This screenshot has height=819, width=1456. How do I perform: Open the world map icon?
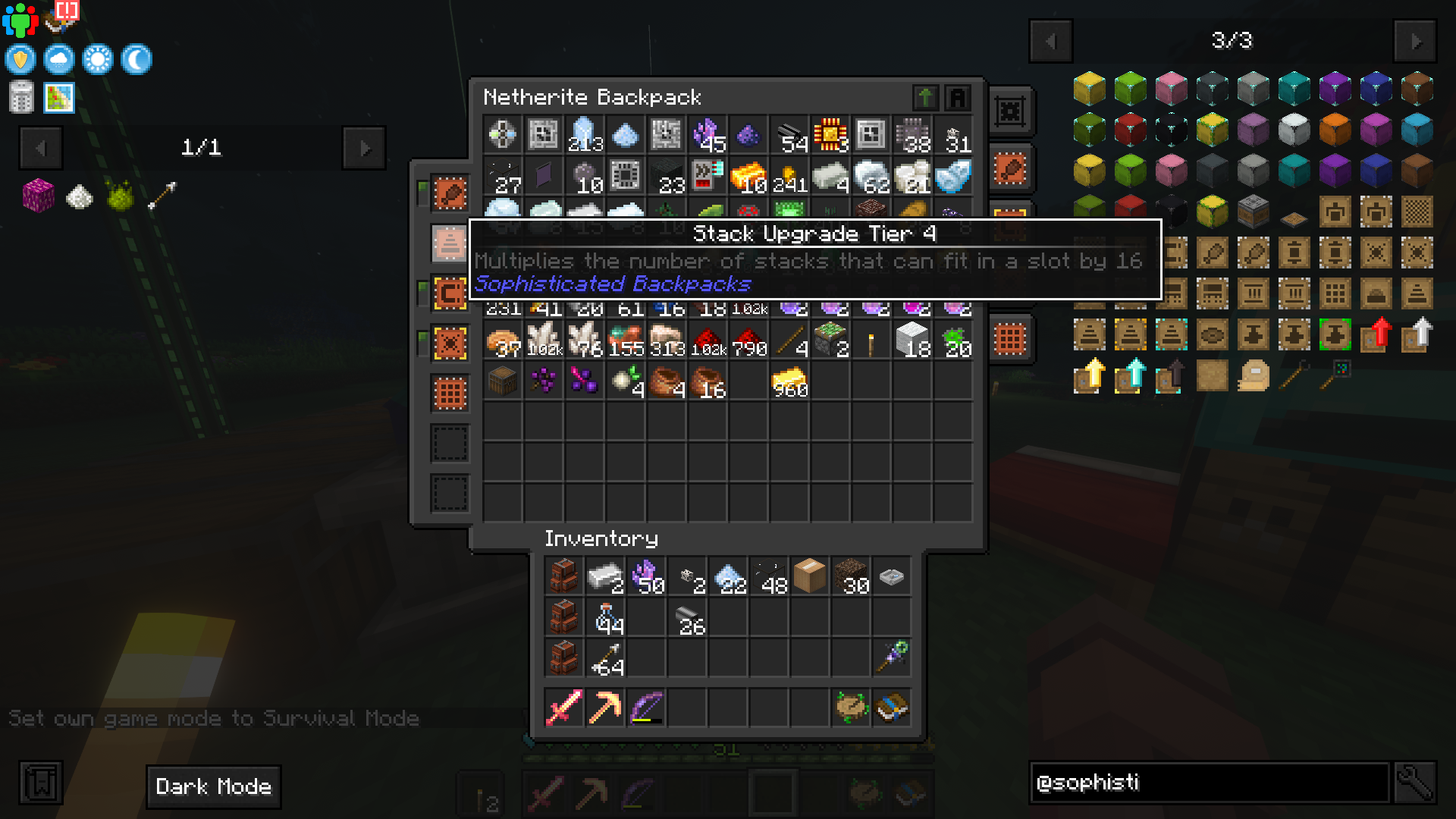click(59, 97)
